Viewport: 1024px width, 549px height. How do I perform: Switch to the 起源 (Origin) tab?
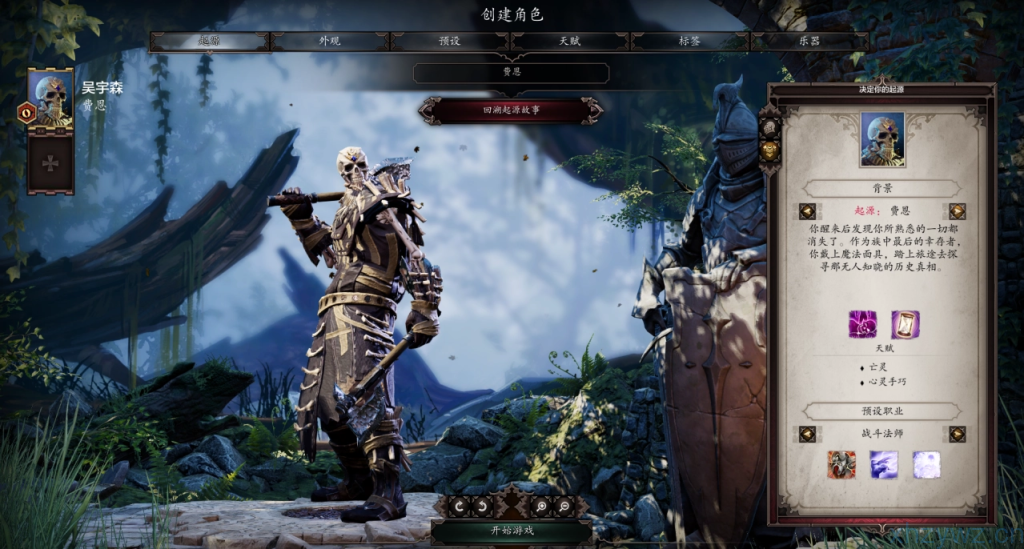209,41
